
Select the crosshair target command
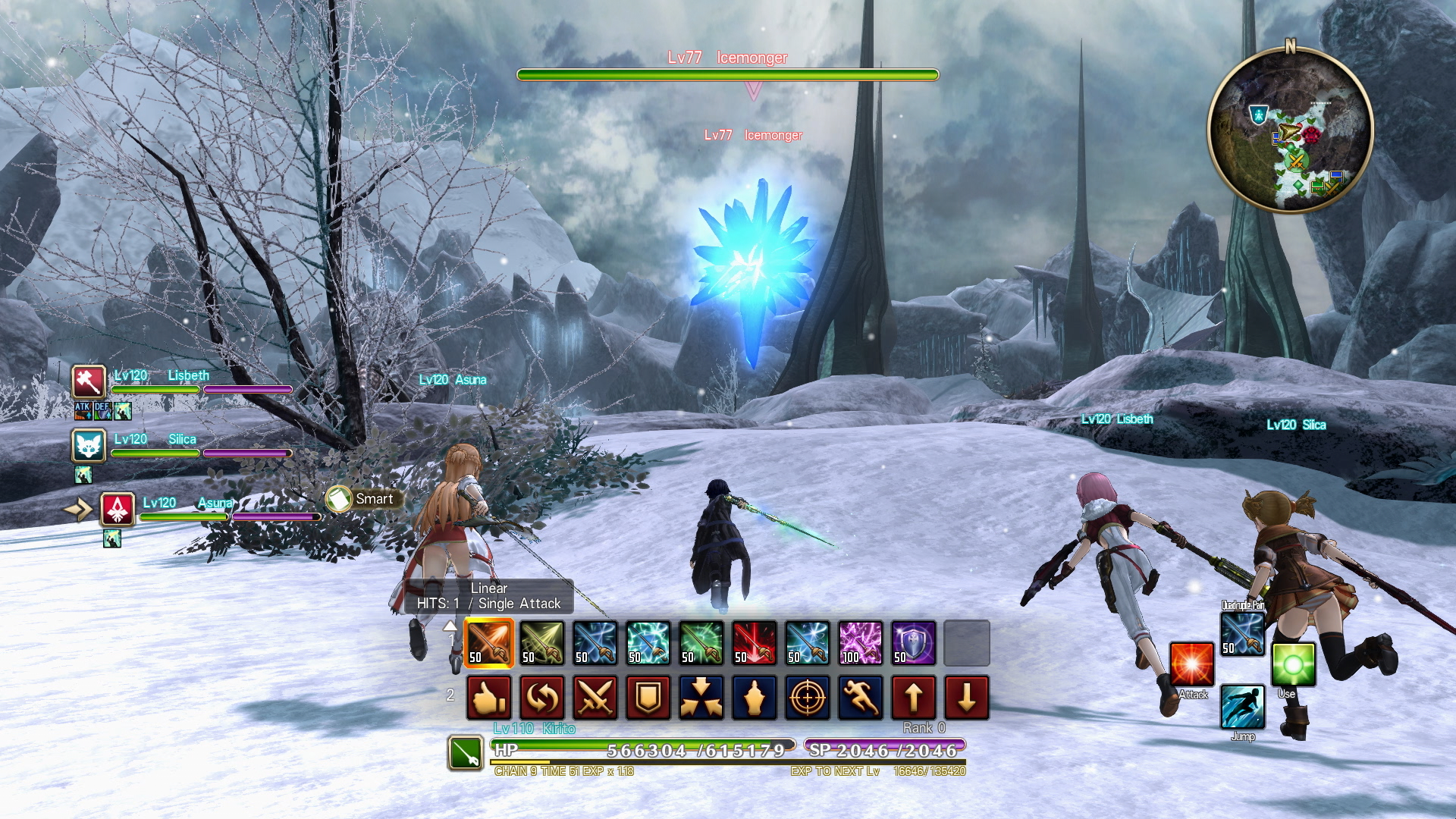pyautogui.click(x=808, y=698)
